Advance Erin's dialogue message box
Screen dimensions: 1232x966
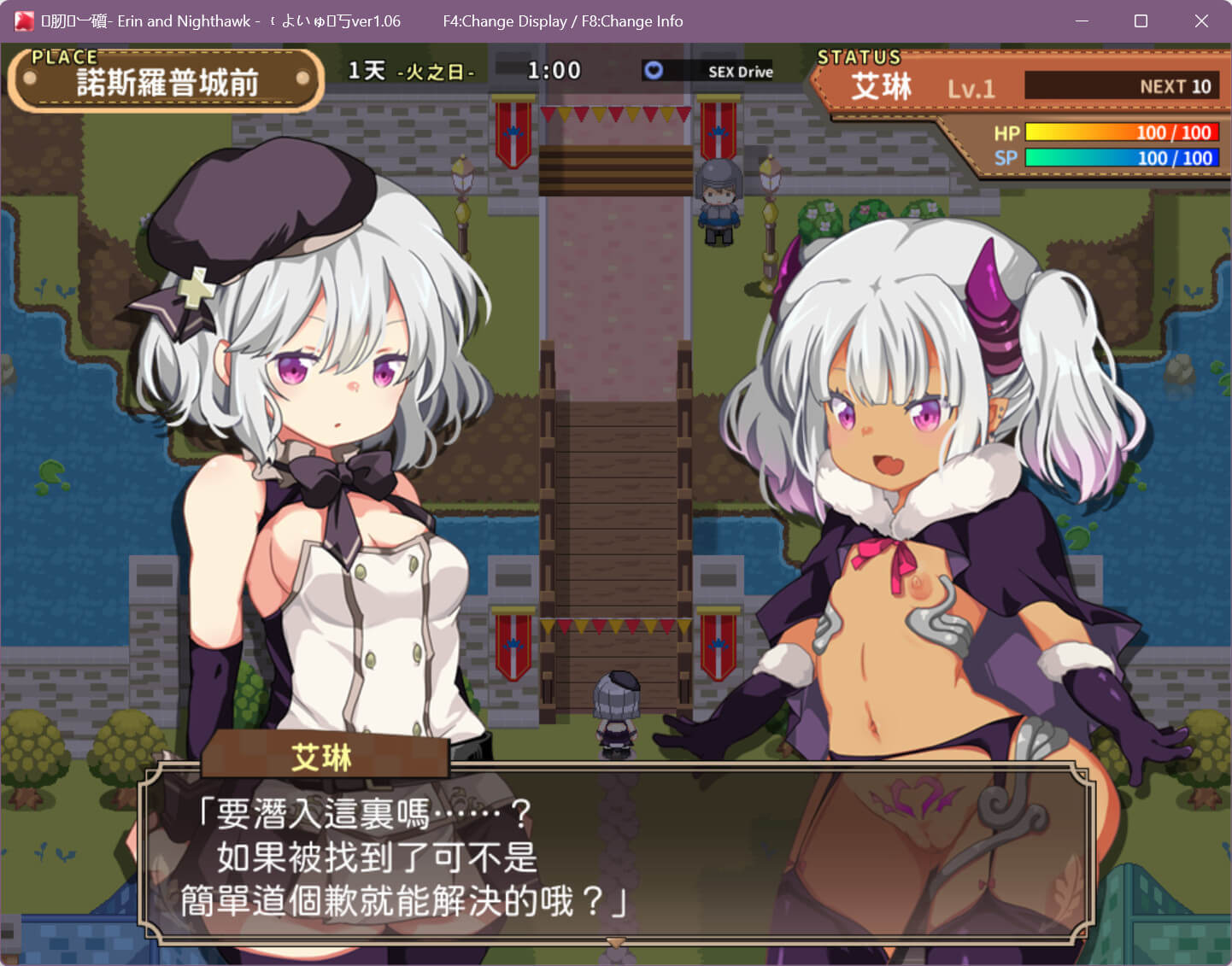click(615, 854)
